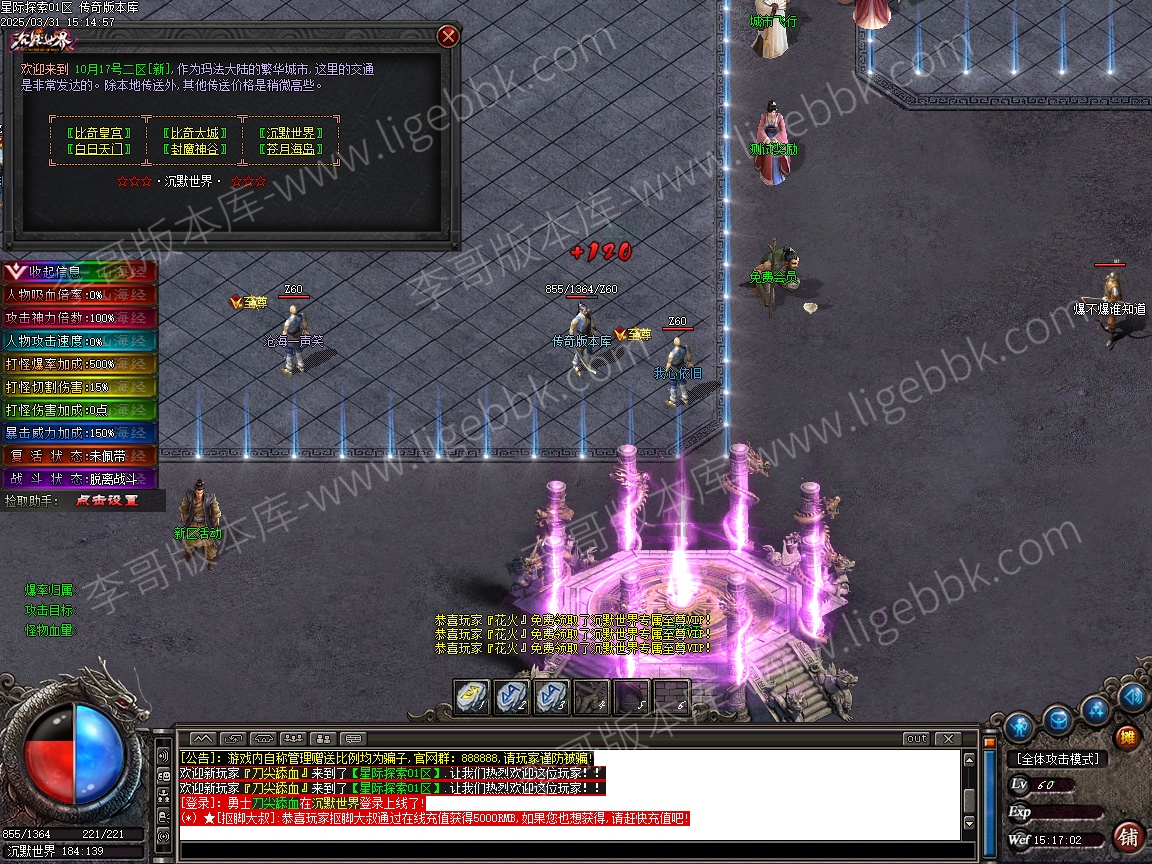Choose the 比奇大城 teleport link
The image size is (1152, 864).
(x=194, y=133)
